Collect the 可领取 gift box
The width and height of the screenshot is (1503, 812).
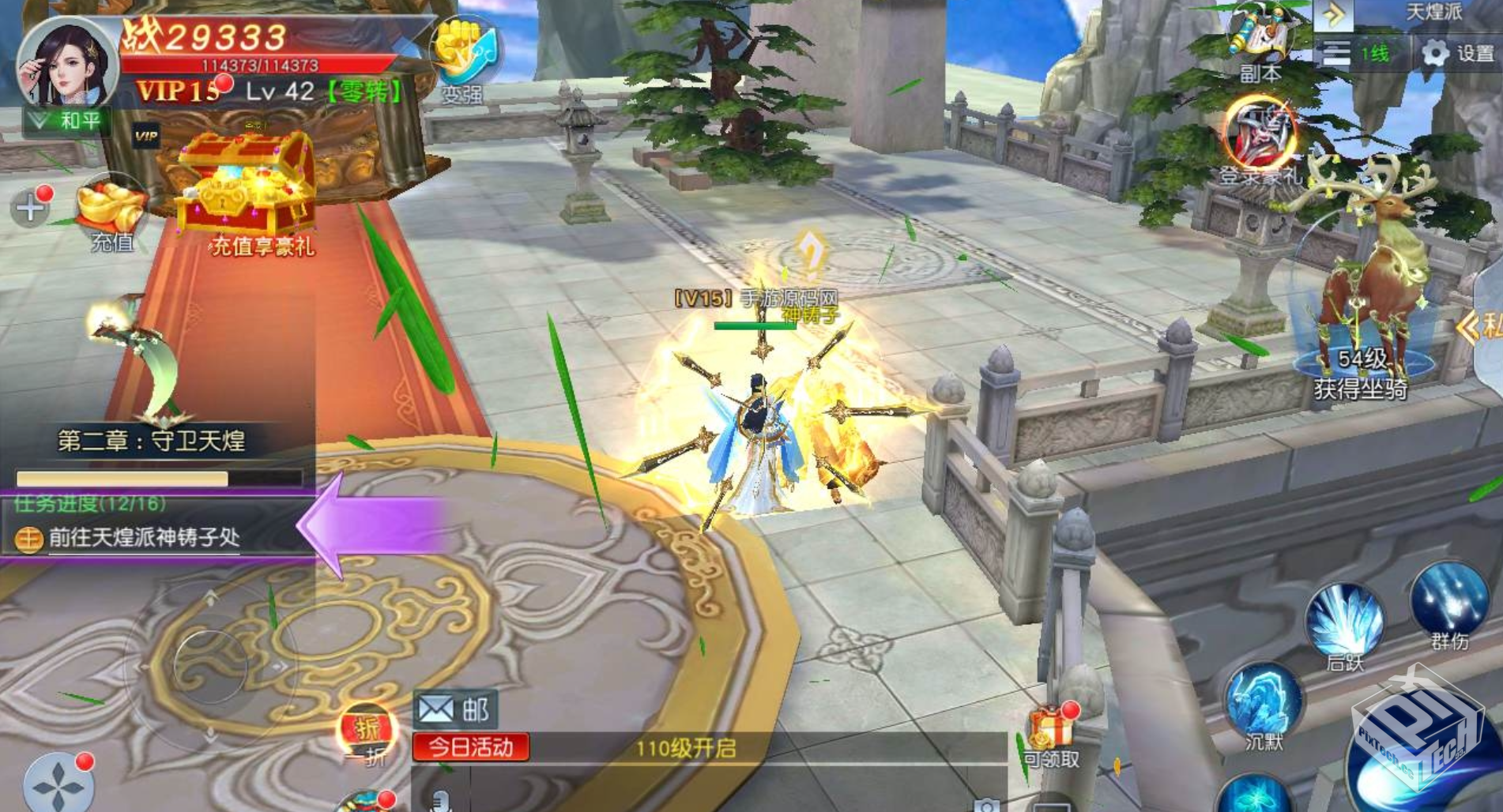pyautogui.click(x=1053, y=736)
